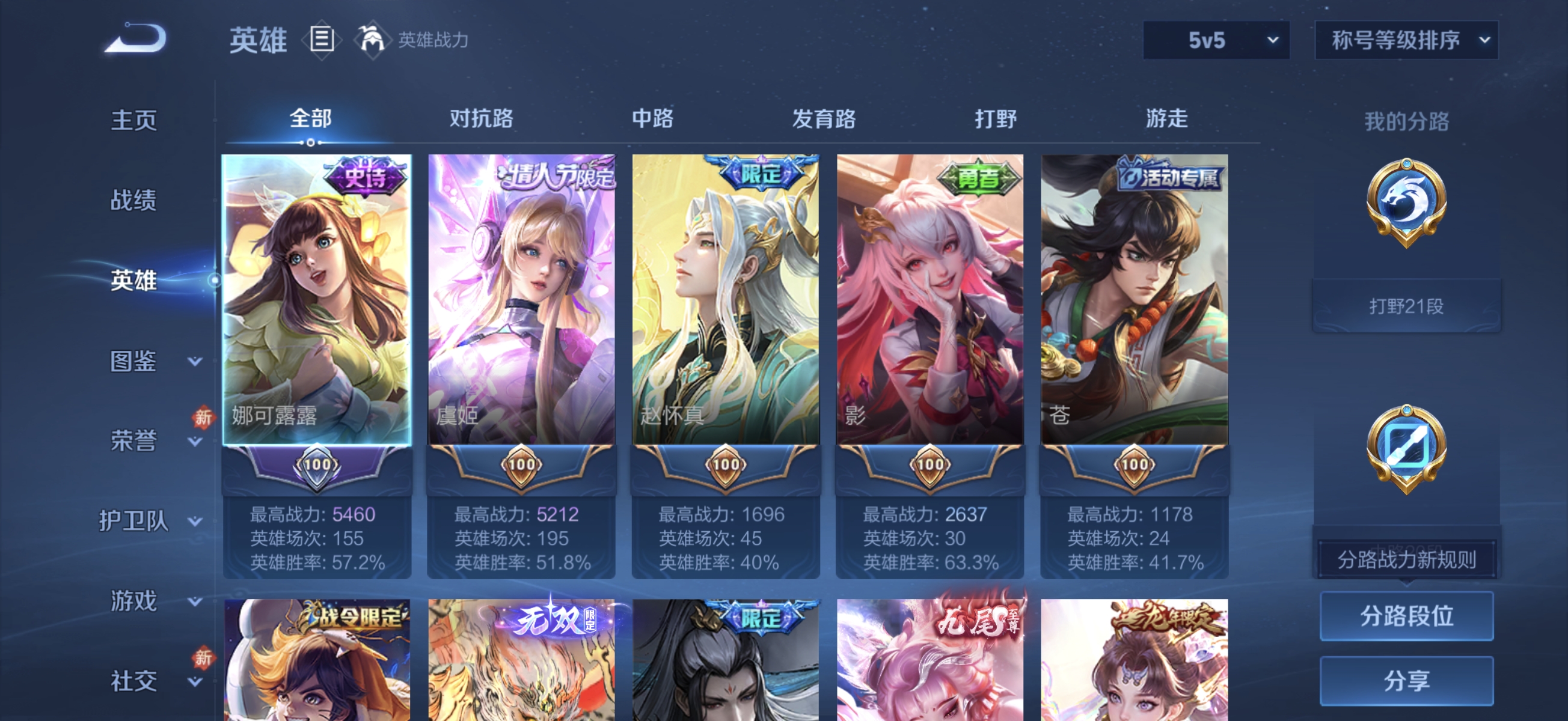The image size is (1568, 721).
Task: Open the 称号等级排序 sorting dropdown
Action: pos(1406,40)
